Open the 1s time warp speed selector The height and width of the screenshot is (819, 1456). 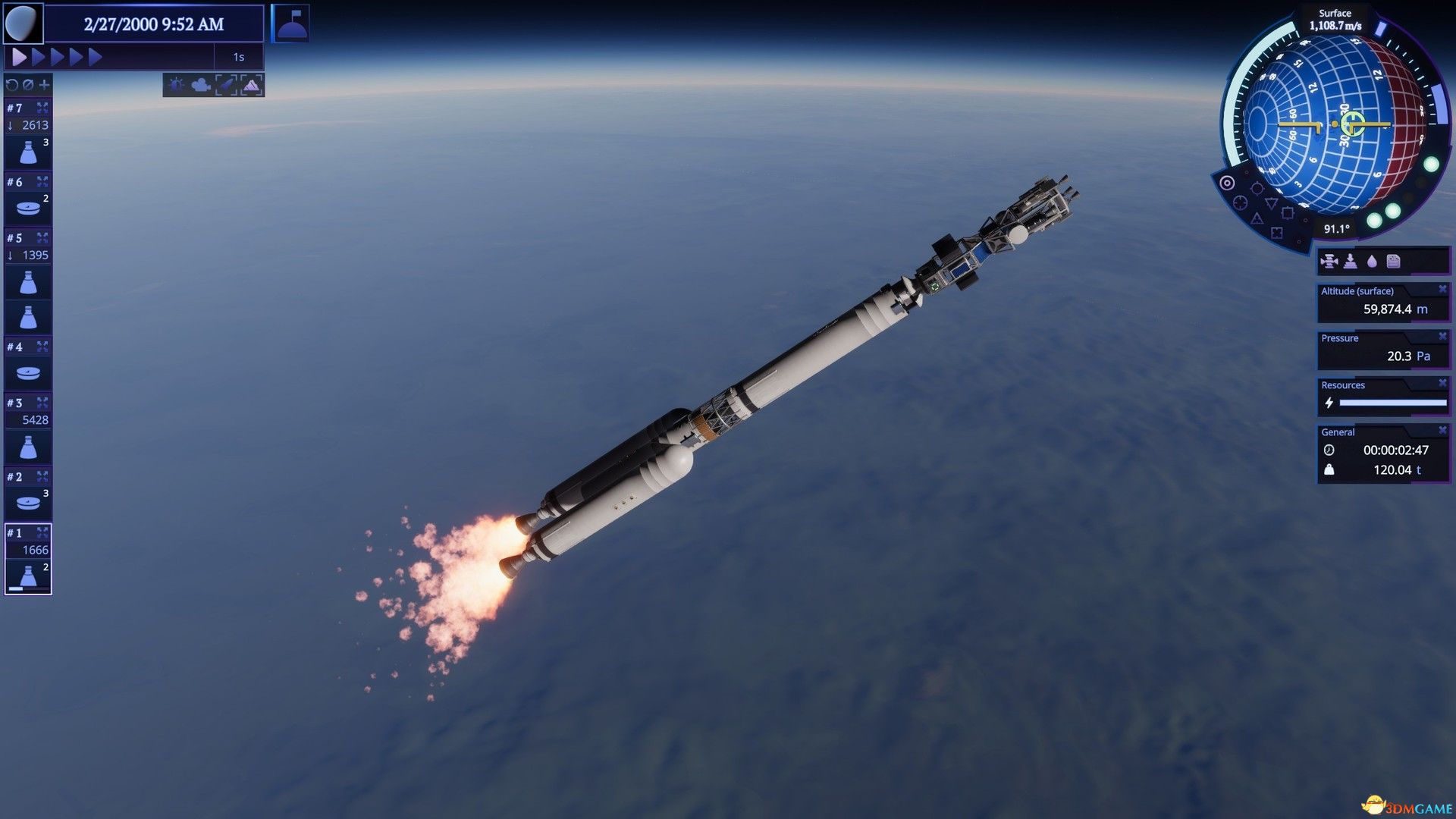240,56
